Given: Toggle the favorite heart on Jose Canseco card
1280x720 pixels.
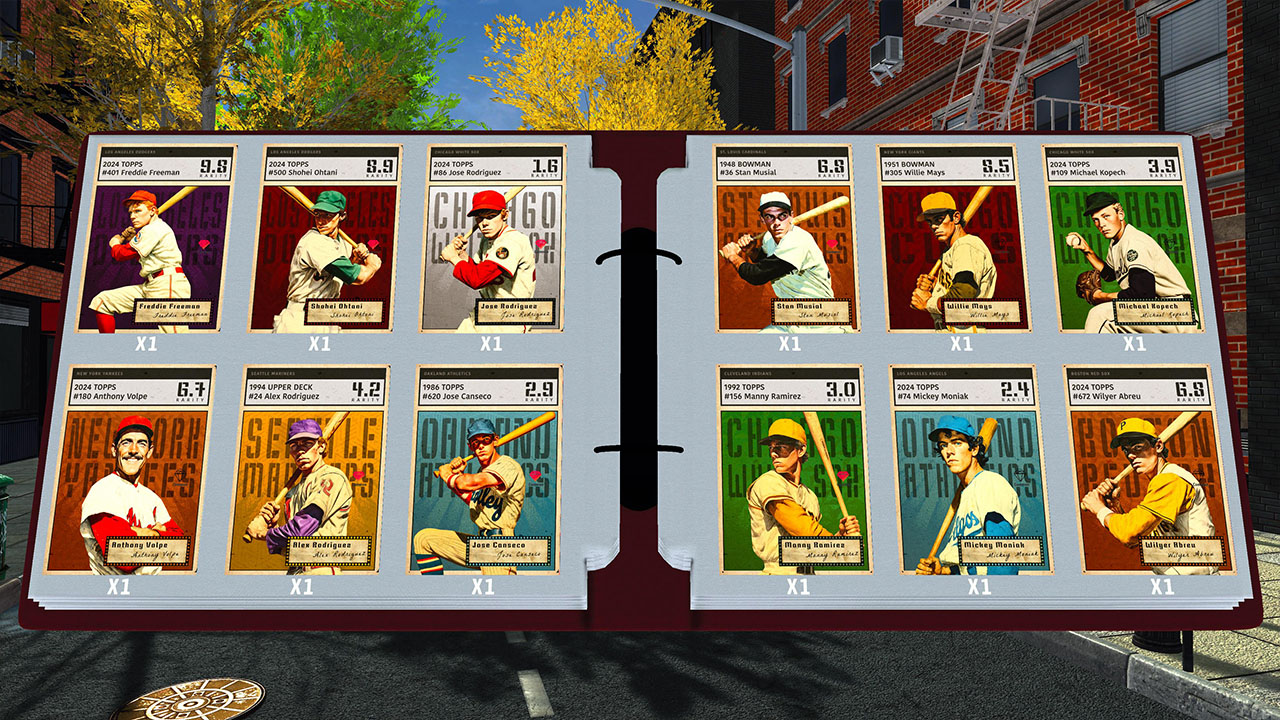Looking at the screenshot, I should (x=535, y=476).
